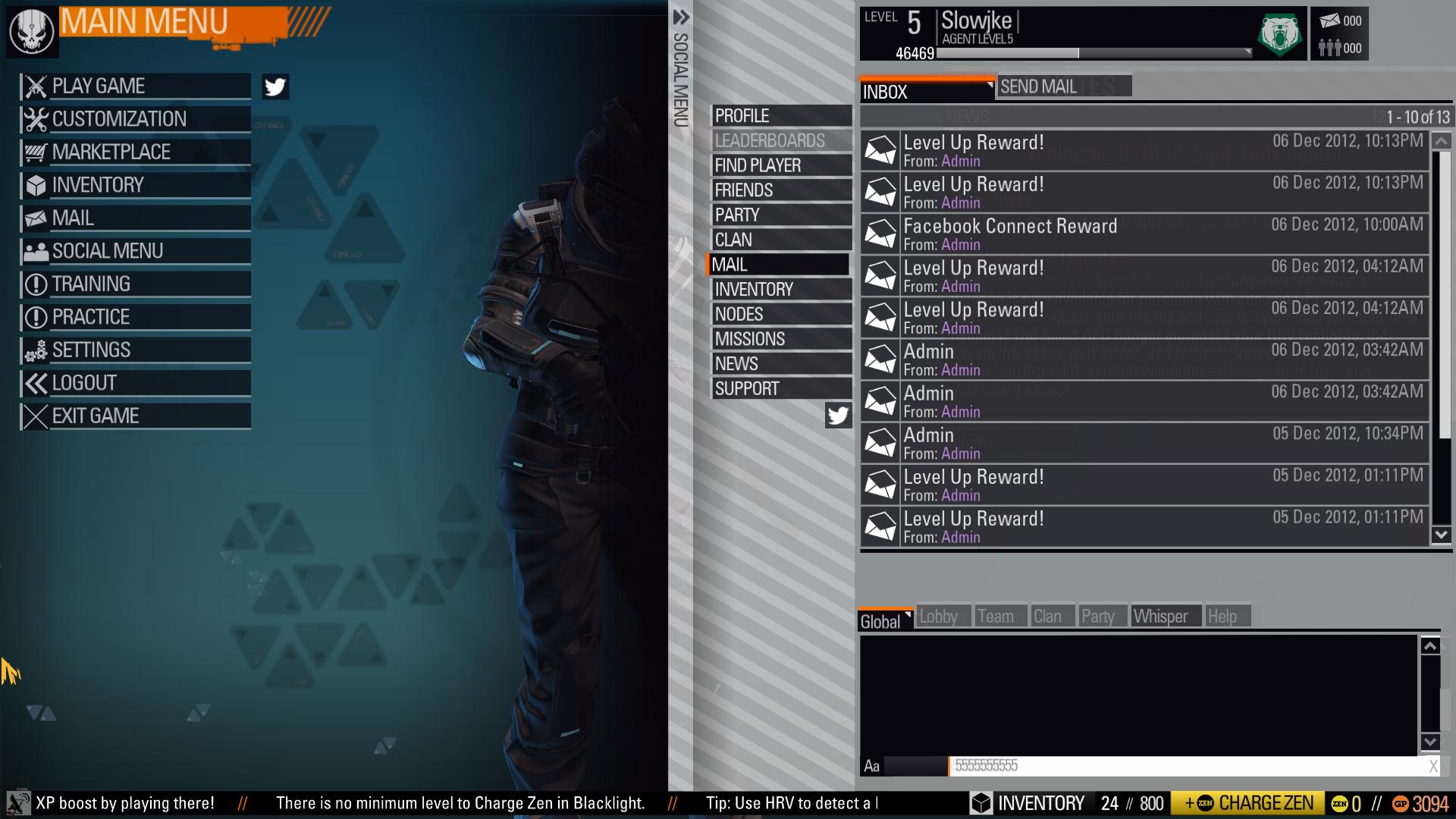Choose Logout in the main menu
Viewport: 1456px width, 819px height.
tap(135, 383)
